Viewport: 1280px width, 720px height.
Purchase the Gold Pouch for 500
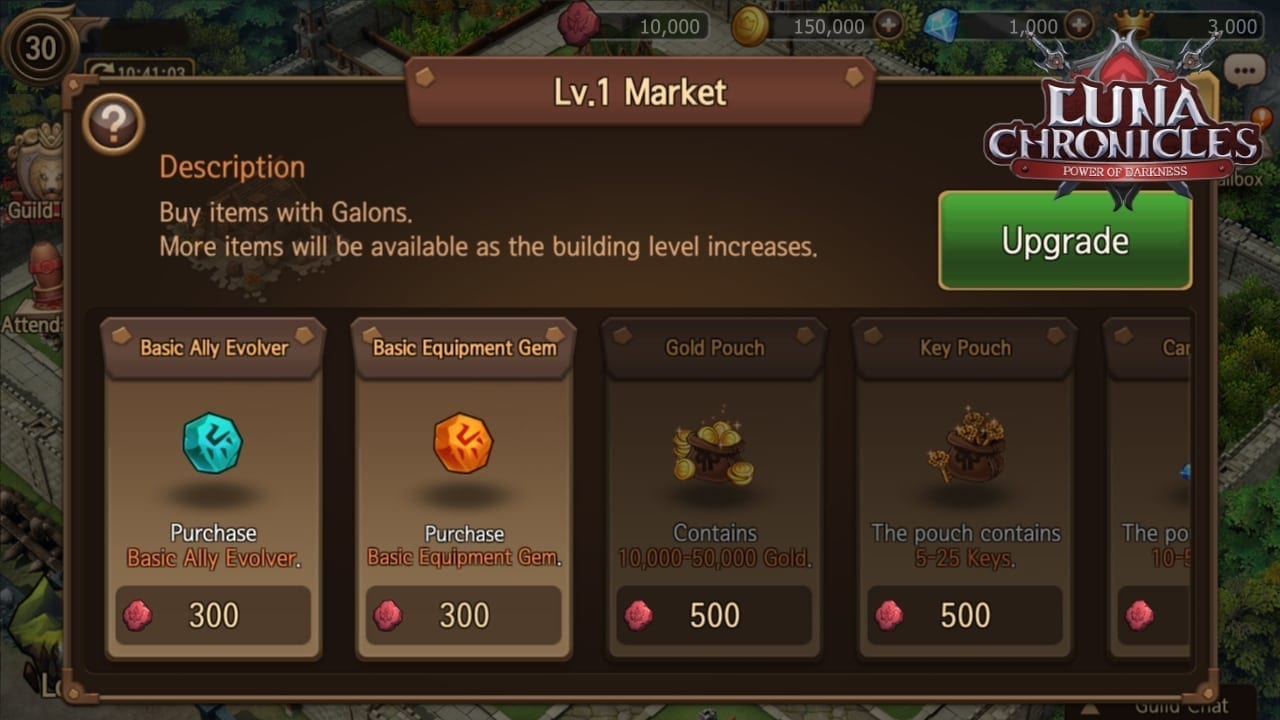coord(714,615)
